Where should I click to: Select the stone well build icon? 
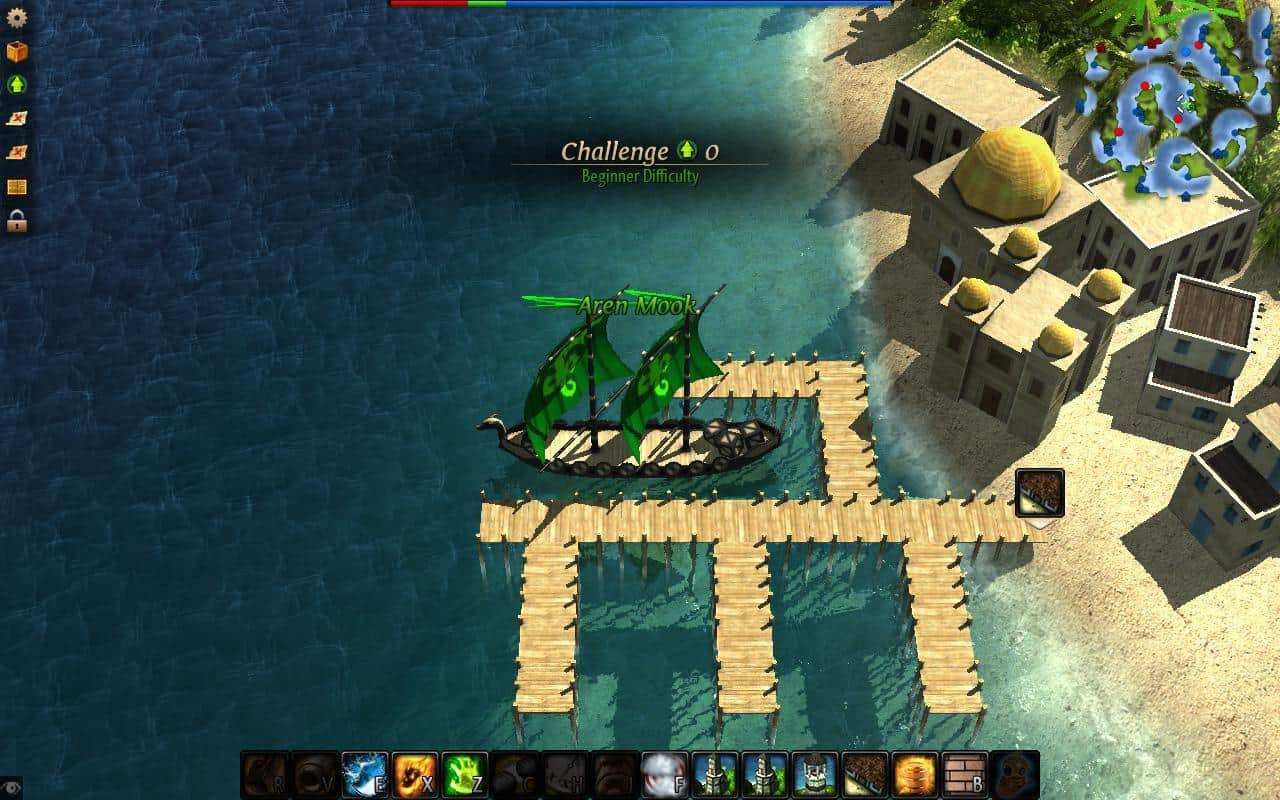(815, 775)
